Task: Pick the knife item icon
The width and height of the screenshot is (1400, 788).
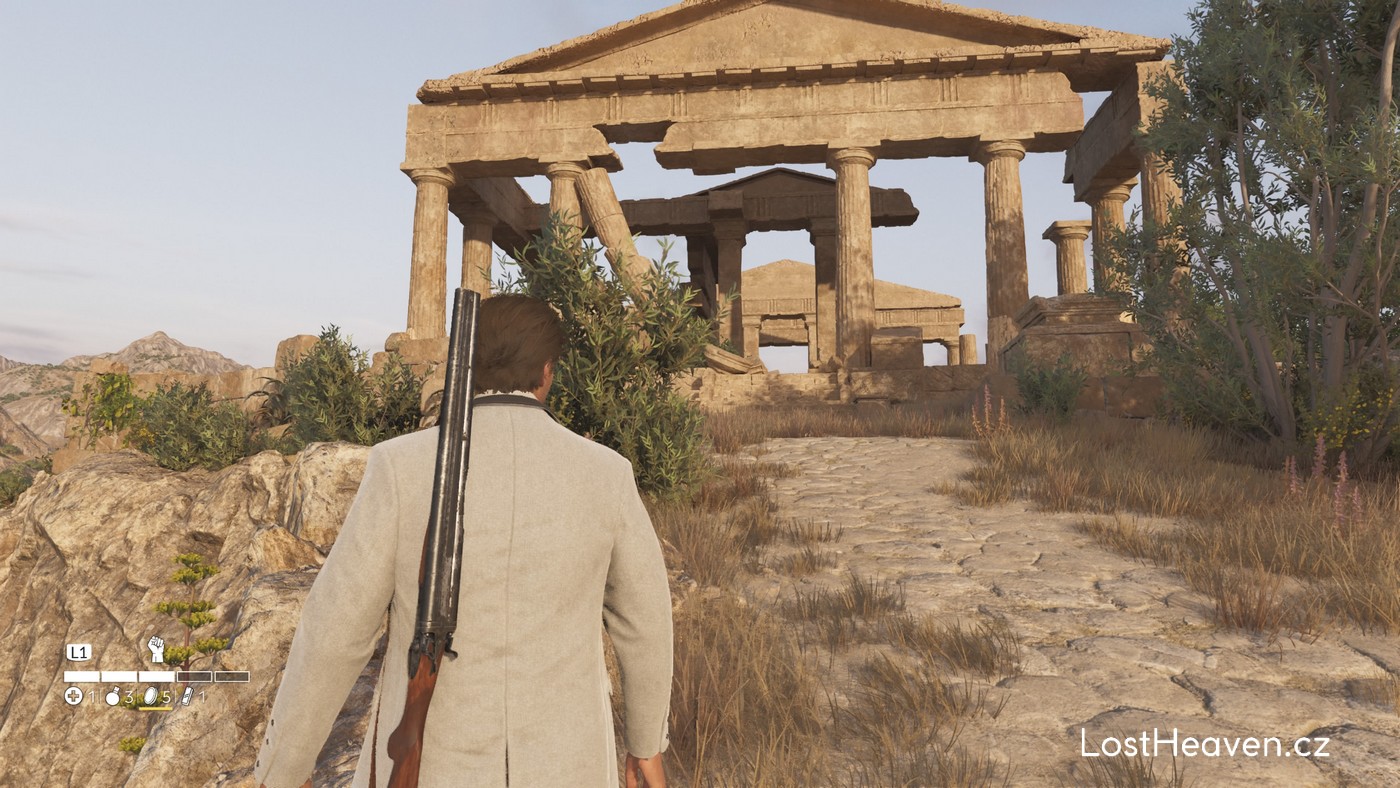Action: pos(188,696)
